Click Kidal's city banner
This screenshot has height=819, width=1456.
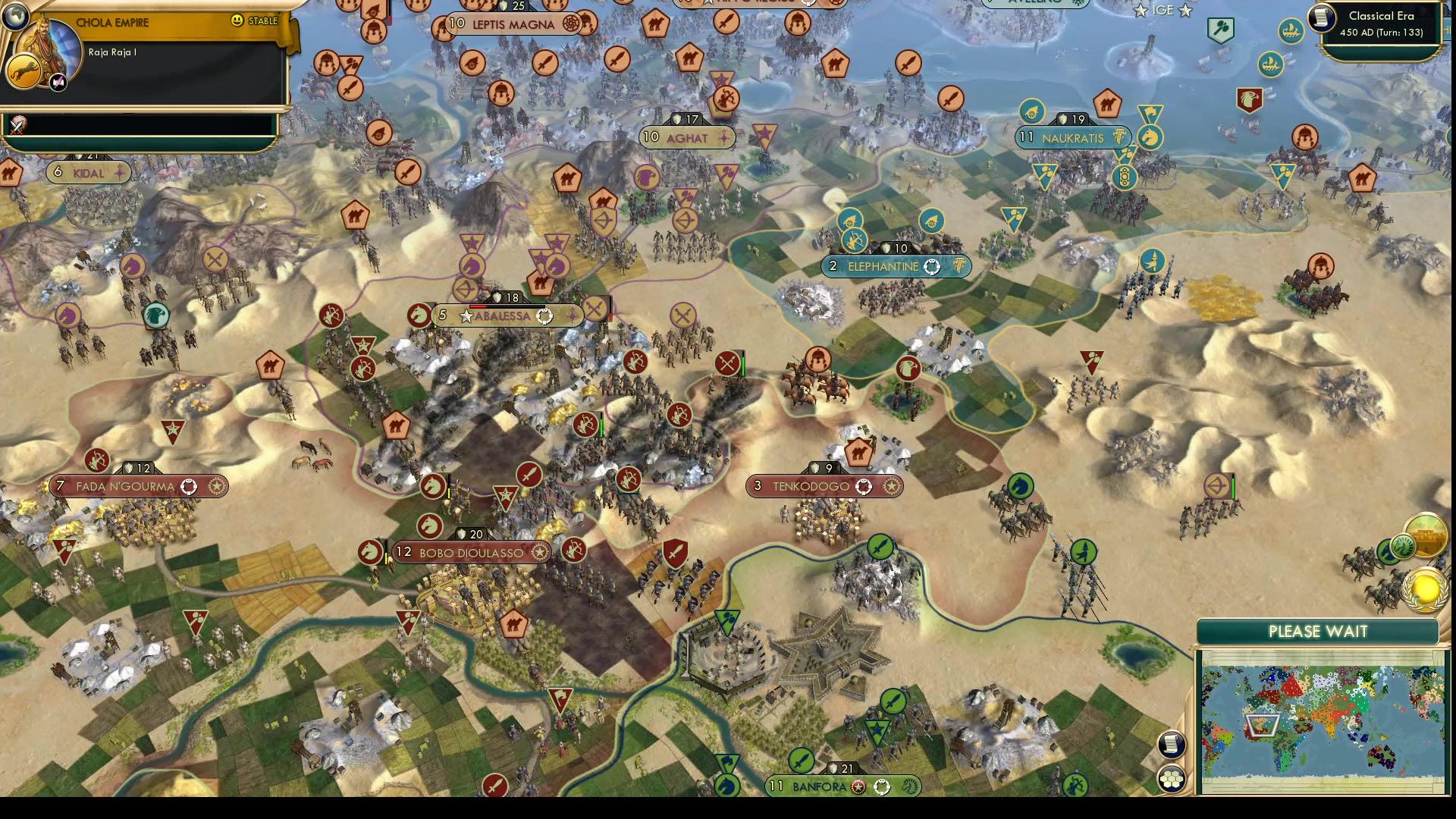tap(89, 172)
